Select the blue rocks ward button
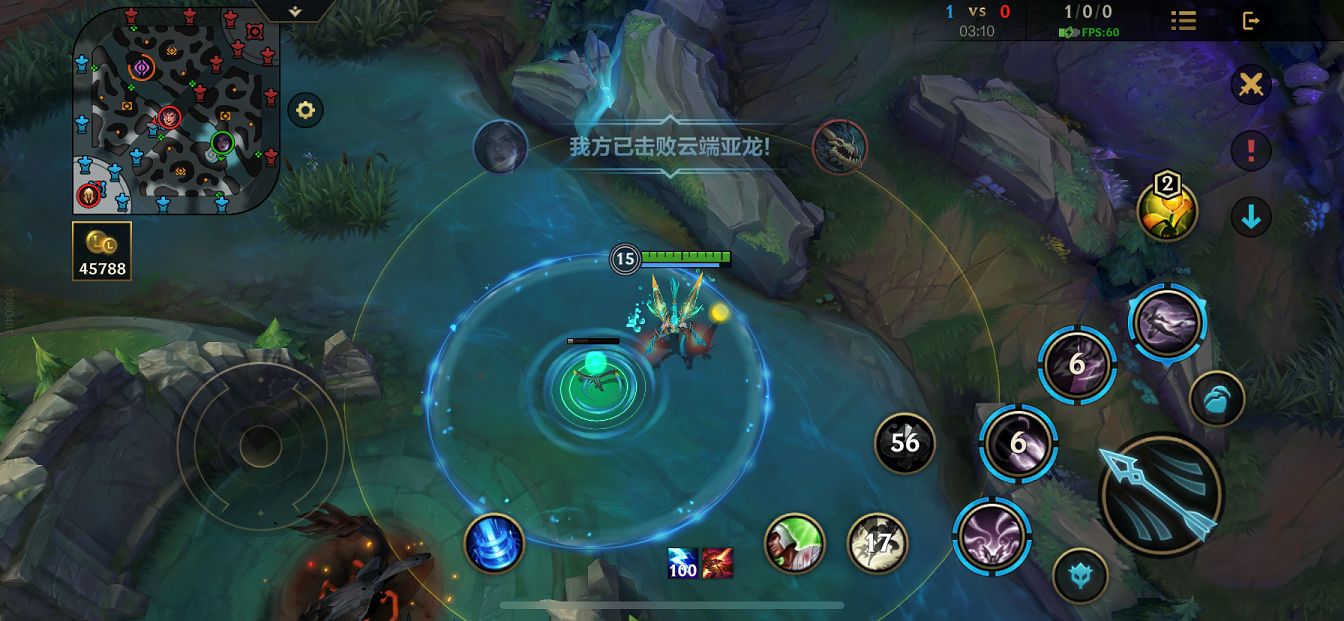Viewport: 1344px width, 621px height. [1217, 398]
